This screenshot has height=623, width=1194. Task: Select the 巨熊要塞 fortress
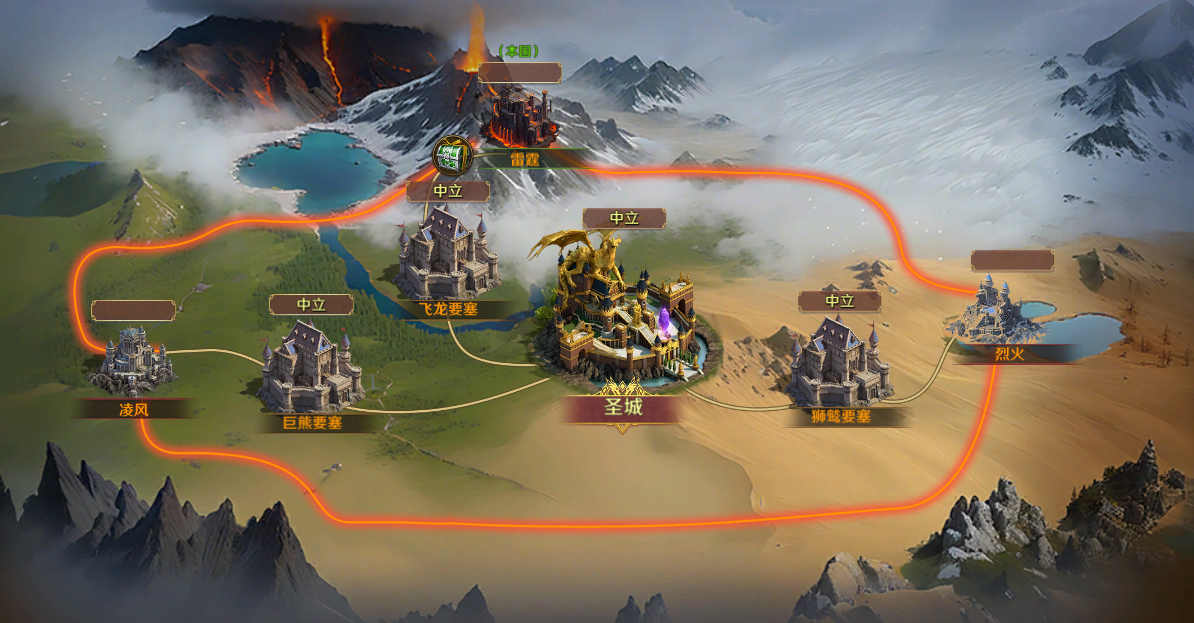310,367
